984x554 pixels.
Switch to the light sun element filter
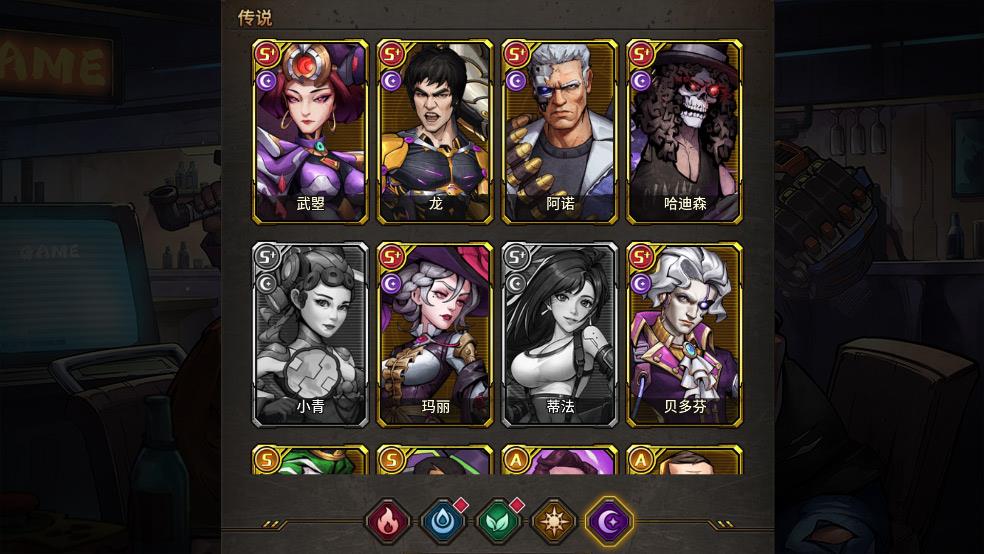click(553, 521)
